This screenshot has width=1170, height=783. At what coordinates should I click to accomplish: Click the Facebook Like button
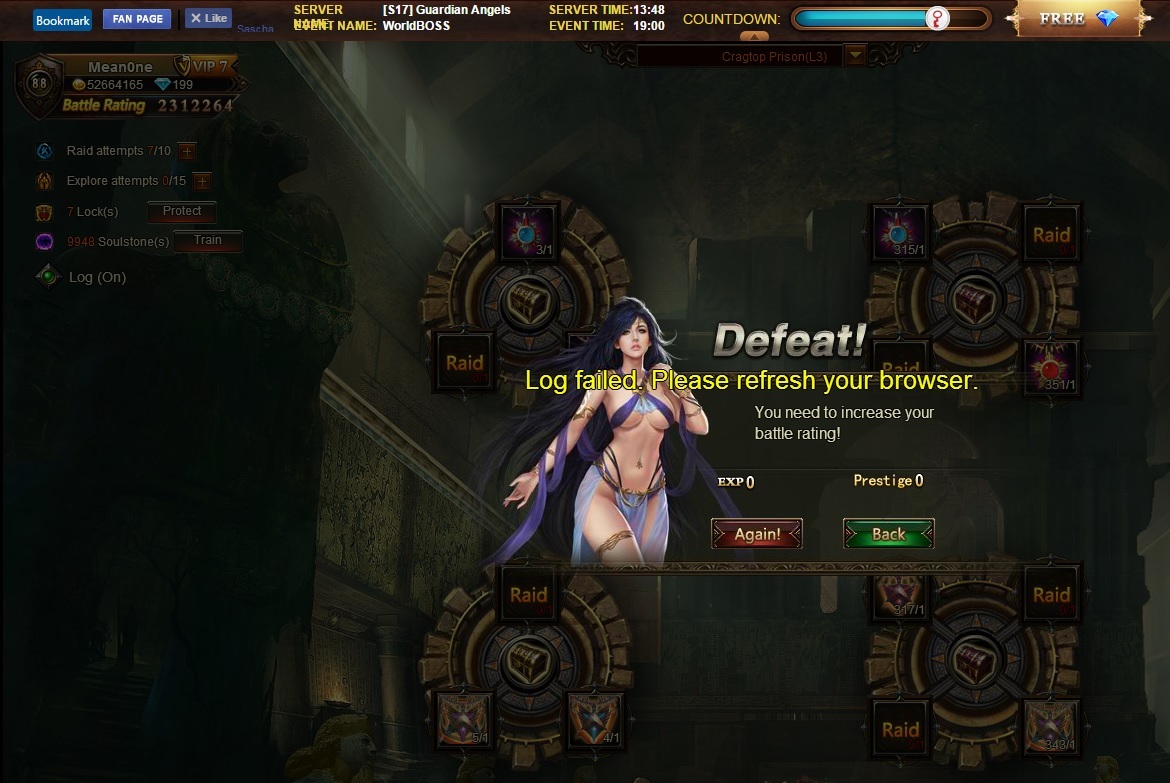point(208,18)
